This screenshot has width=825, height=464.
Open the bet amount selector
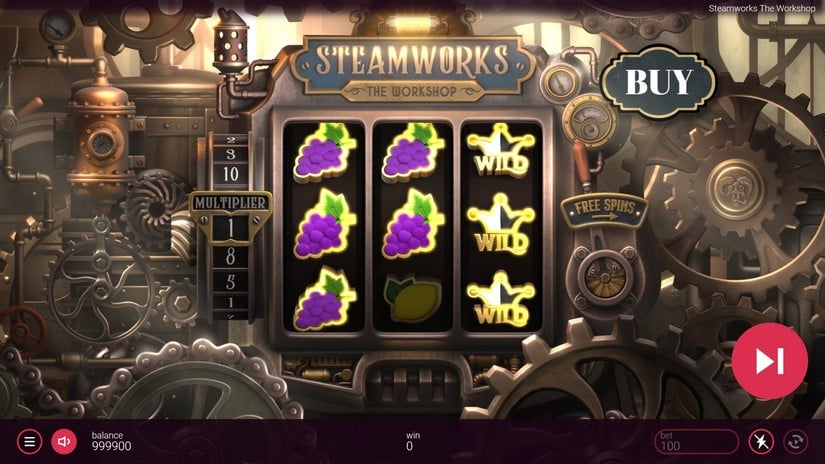696,441
